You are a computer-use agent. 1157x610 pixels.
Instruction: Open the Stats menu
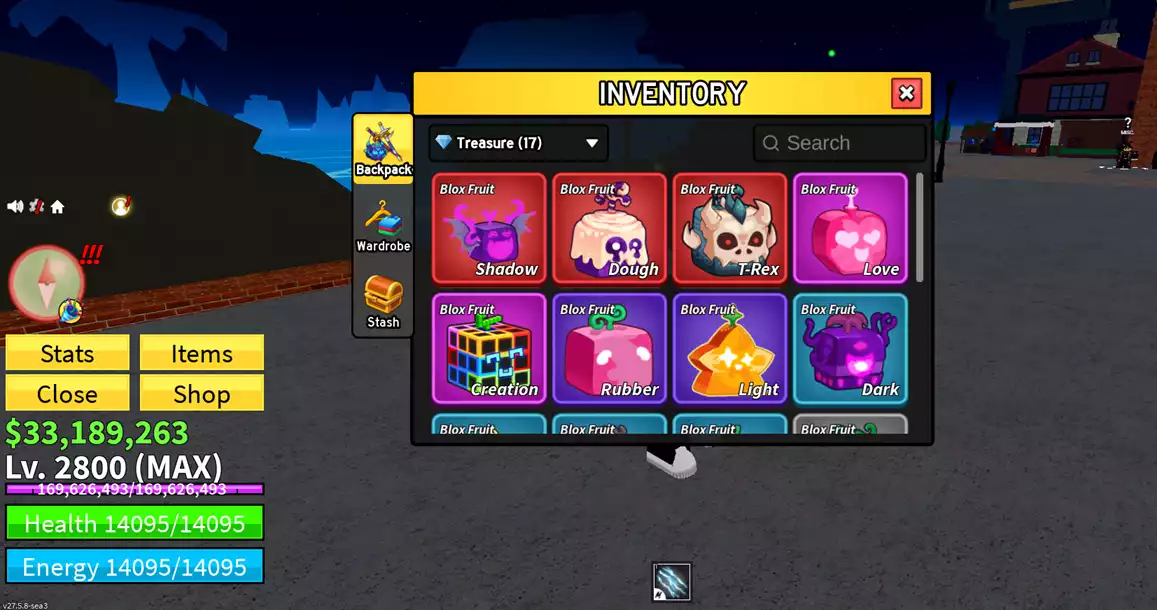[x=67, y=353]
